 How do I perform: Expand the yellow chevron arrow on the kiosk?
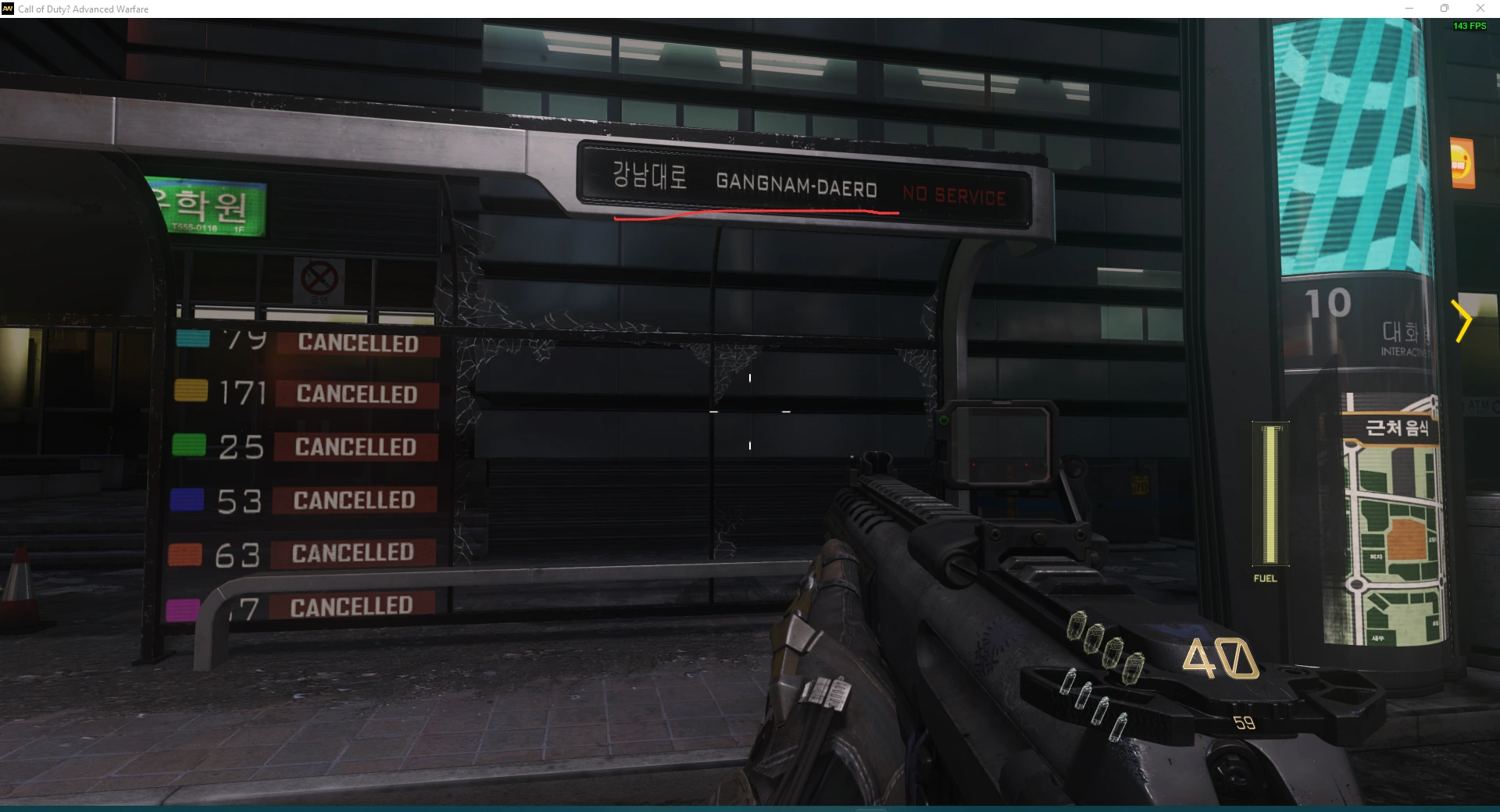click(1460, 319)
